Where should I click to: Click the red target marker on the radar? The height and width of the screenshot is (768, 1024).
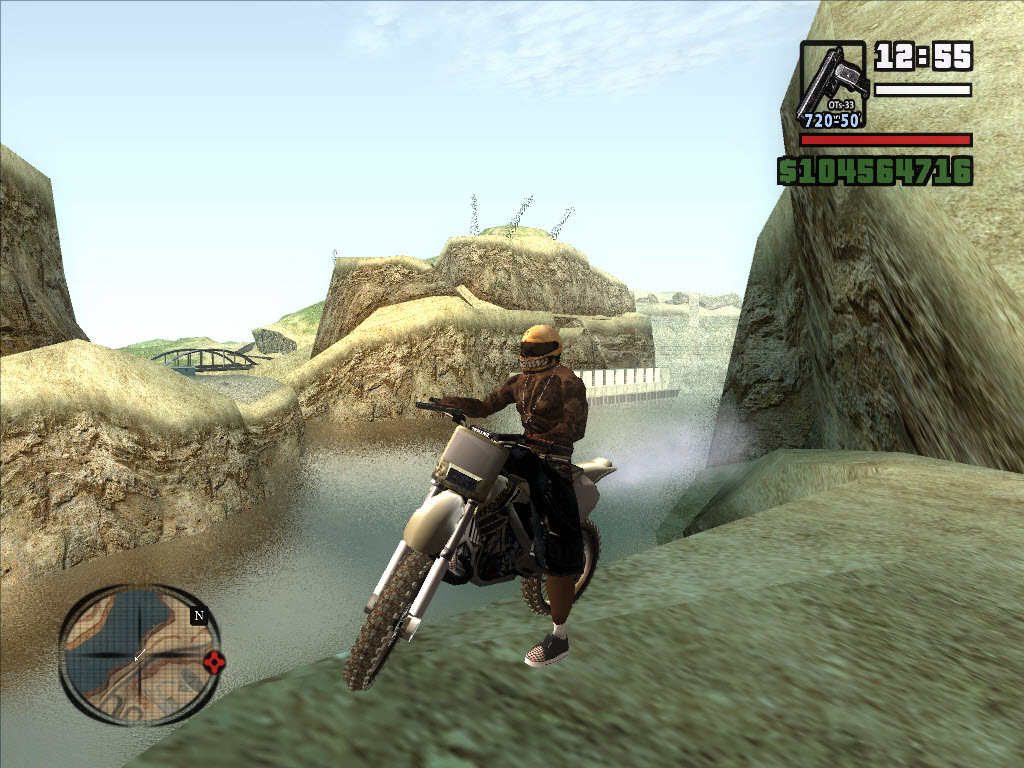[x=213, y=661]
